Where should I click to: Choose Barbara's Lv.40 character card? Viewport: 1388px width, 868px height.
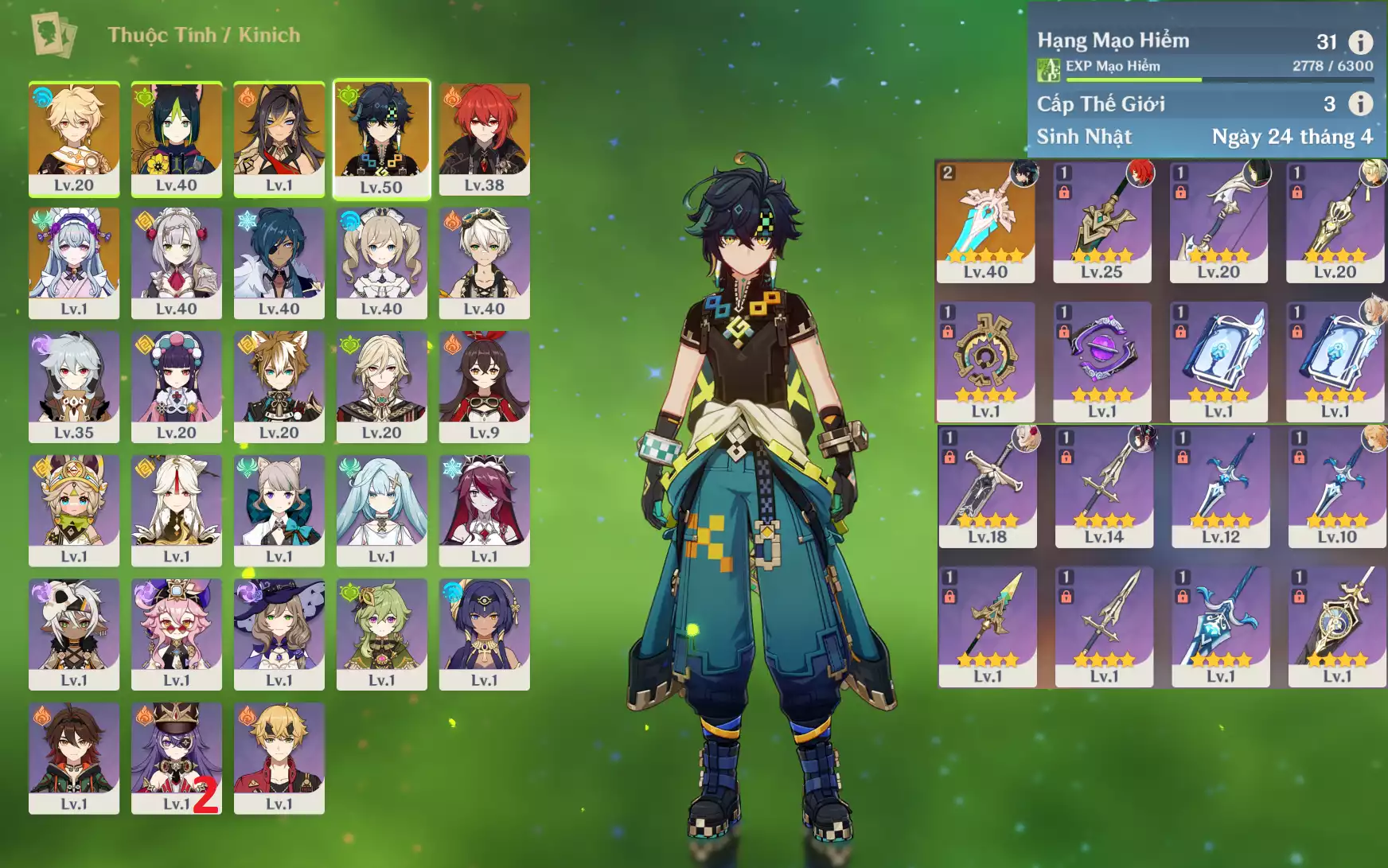tap(381, 262)
